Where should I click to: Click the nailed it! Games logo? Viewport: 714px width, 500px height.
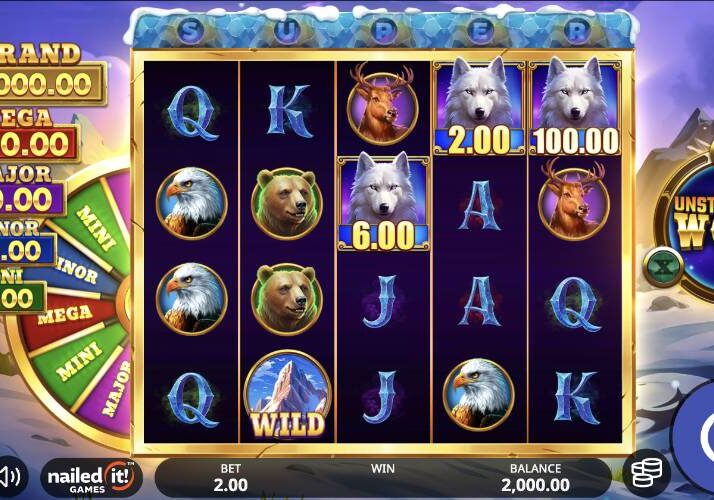click(x=91, y=476)
